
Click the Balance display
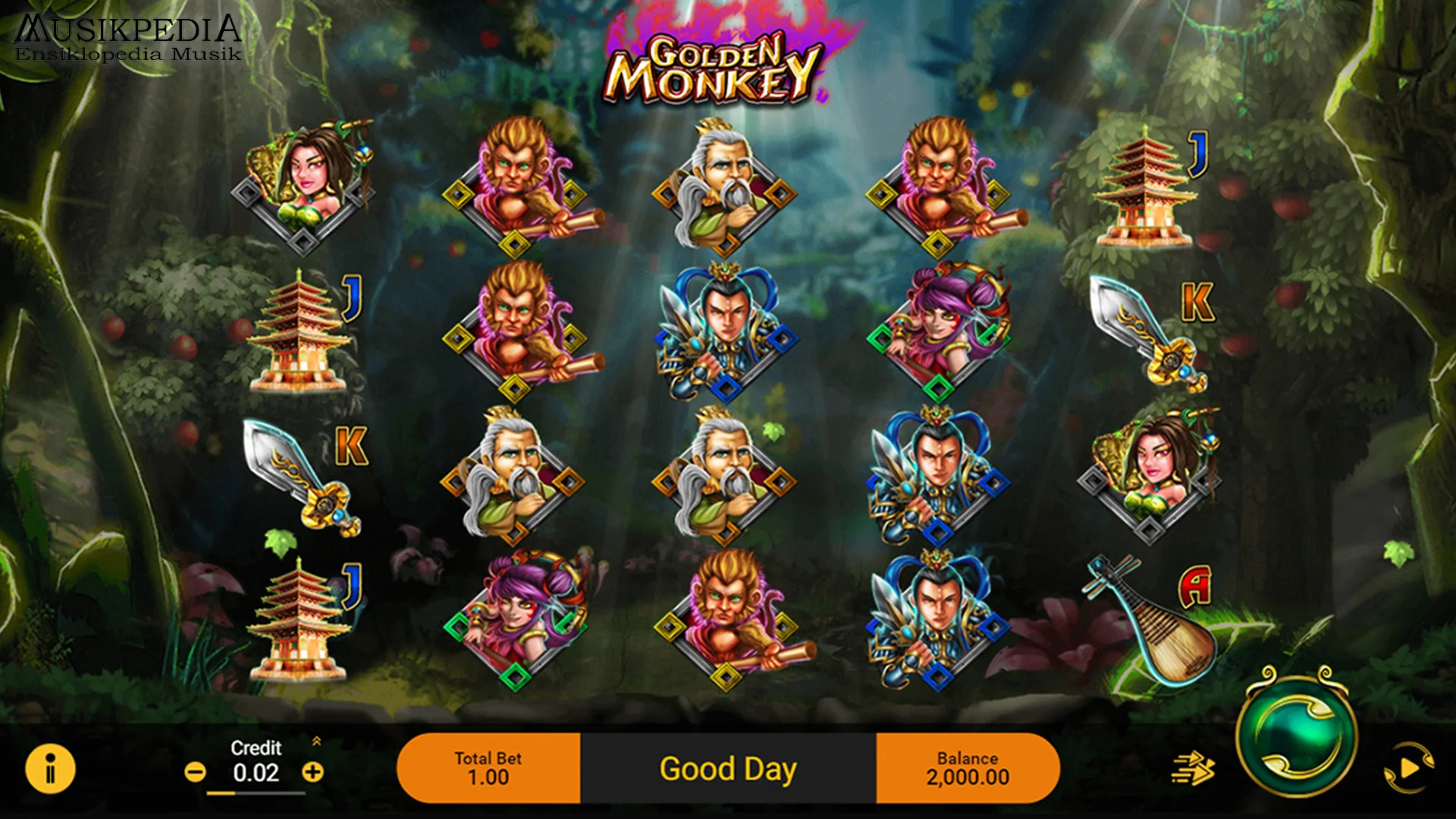click(968, 767)
